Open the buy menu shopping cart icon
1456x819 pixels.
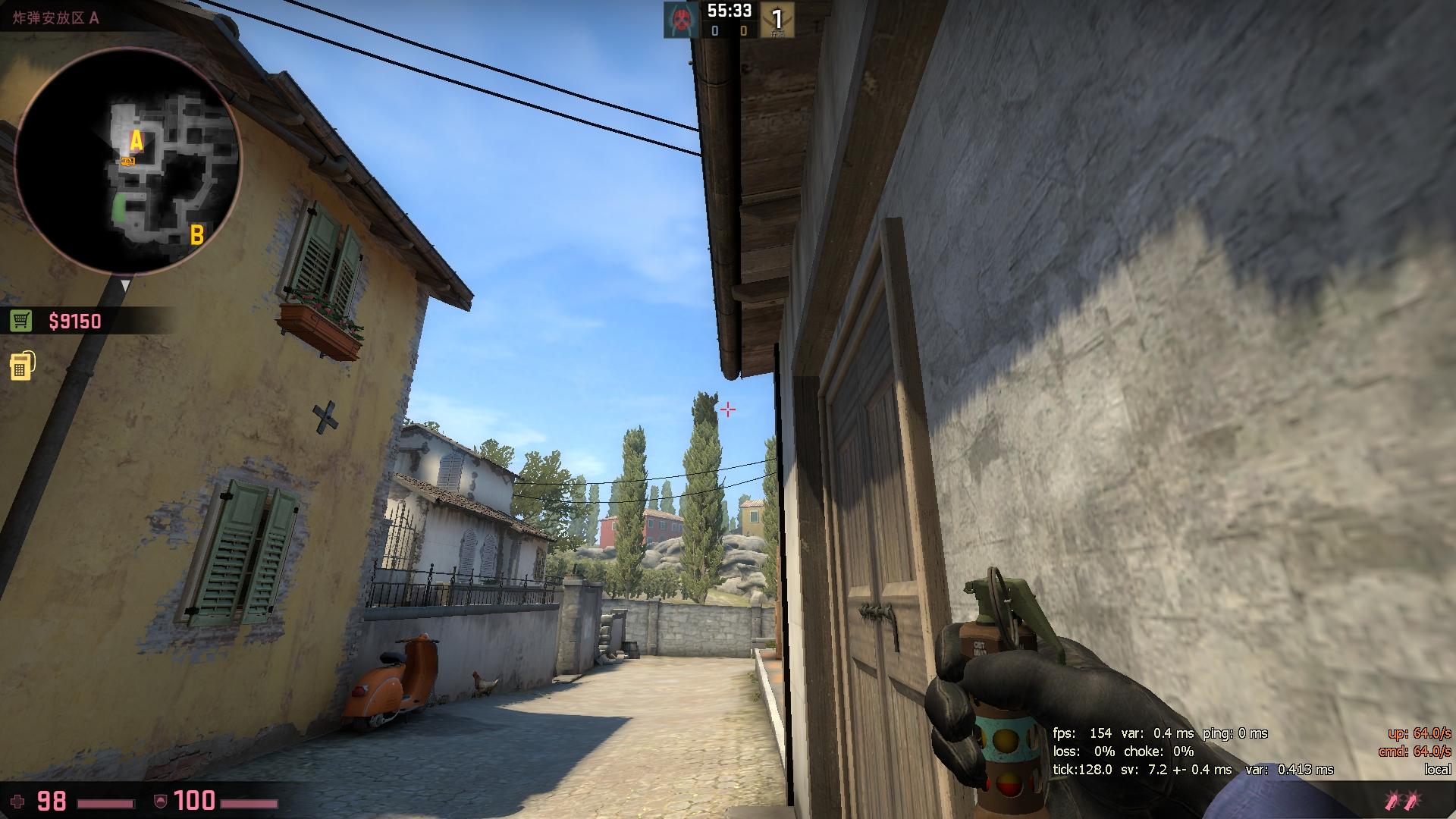pyautogui.click(x=22, y=321)
